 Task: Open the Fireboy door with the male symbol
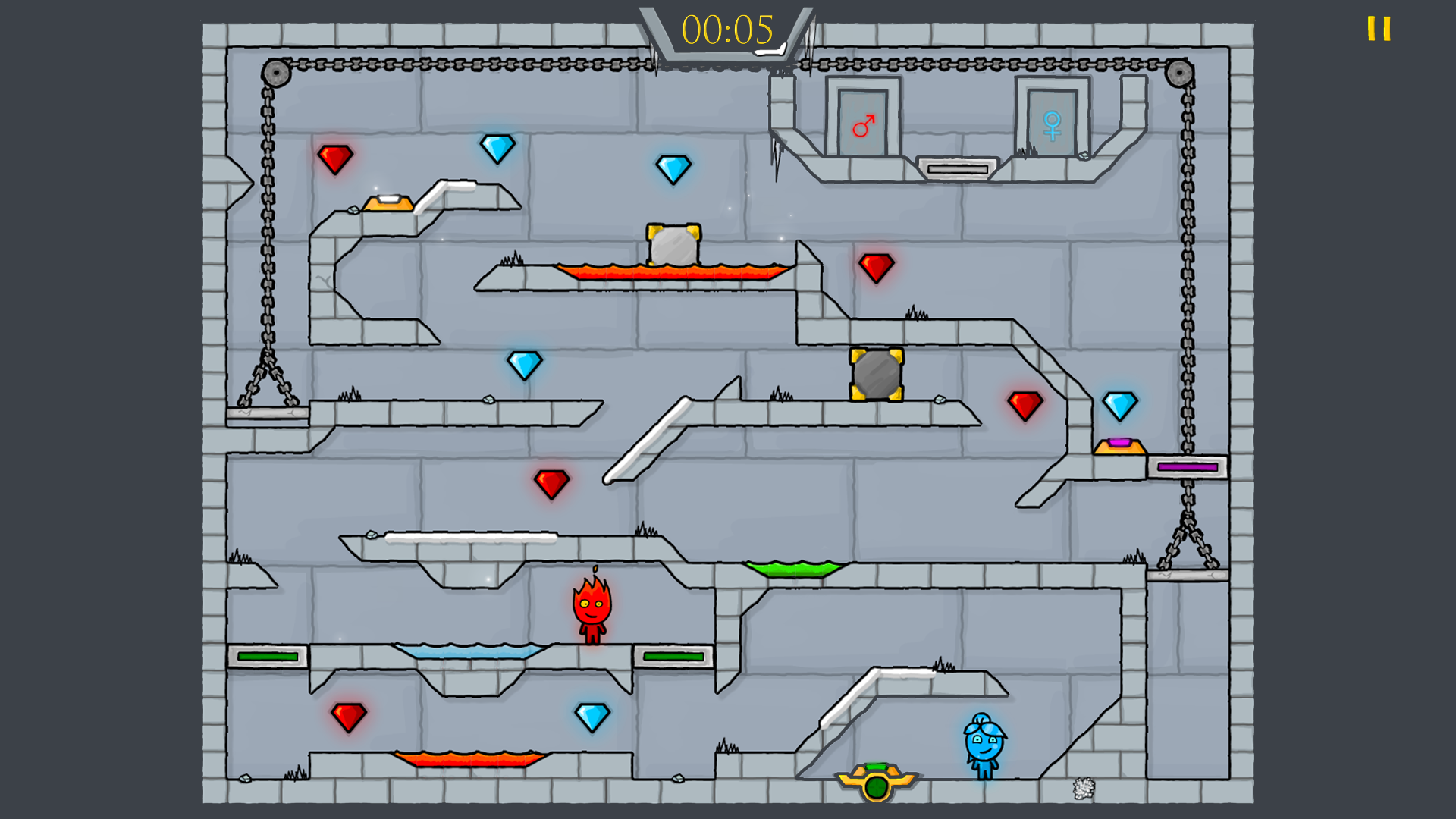[863, 121]
